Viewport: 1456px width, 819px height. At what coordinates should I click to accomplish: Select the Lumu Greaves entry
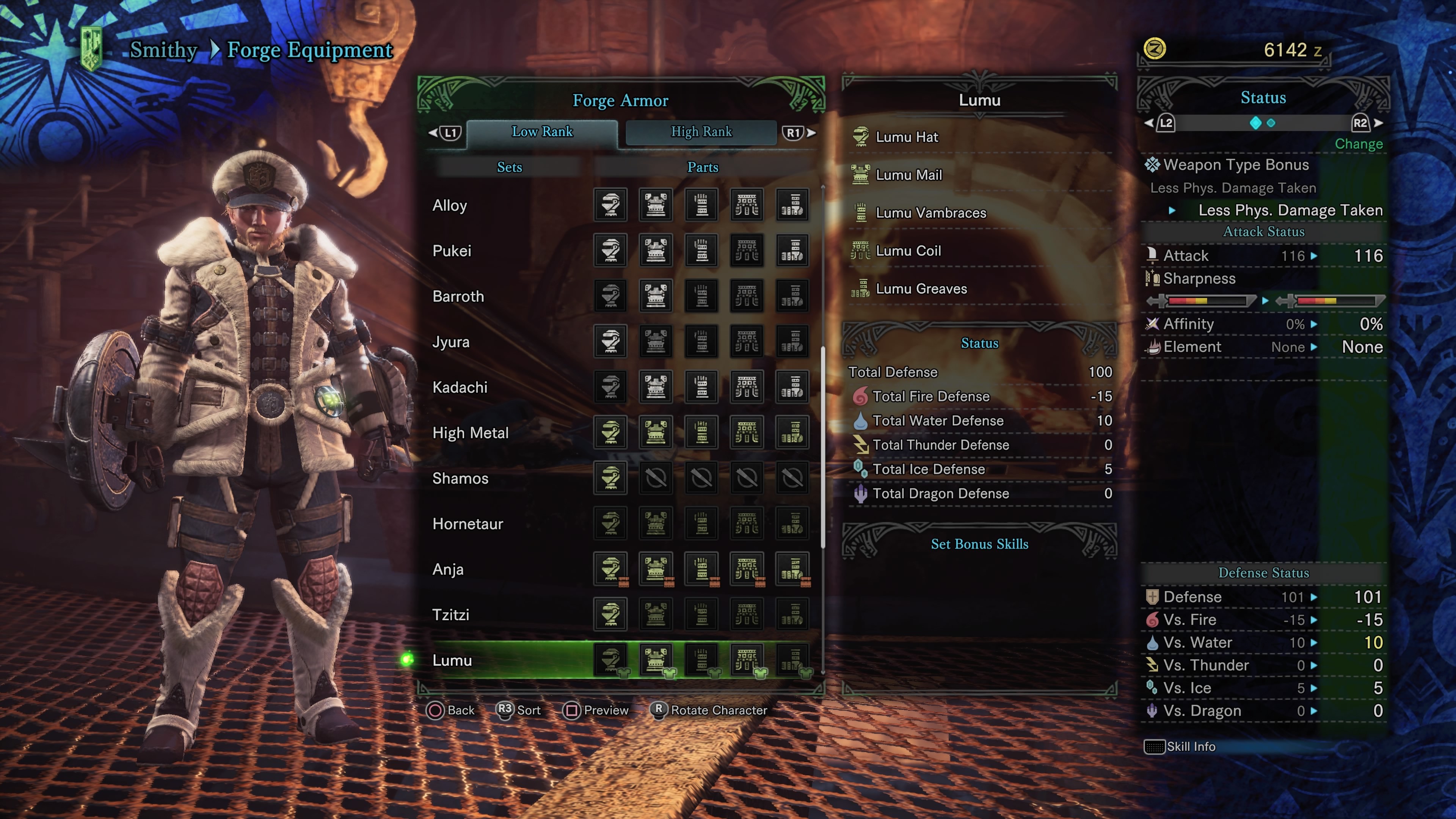coord(921,288)
